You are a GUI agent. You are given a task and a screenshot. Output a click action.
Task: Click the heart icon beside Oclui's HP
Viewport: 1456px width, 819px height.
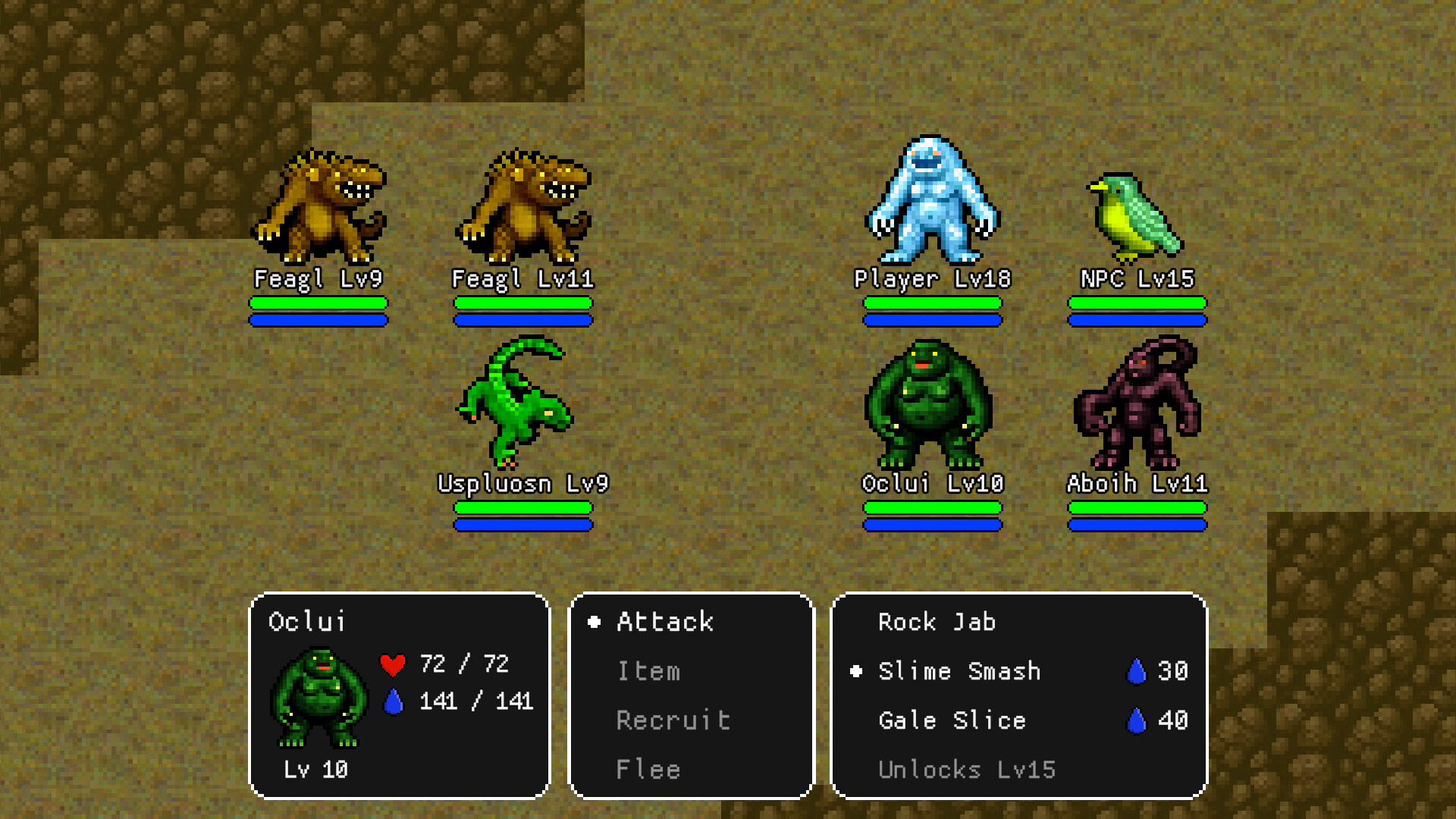(x=392, y=665)
